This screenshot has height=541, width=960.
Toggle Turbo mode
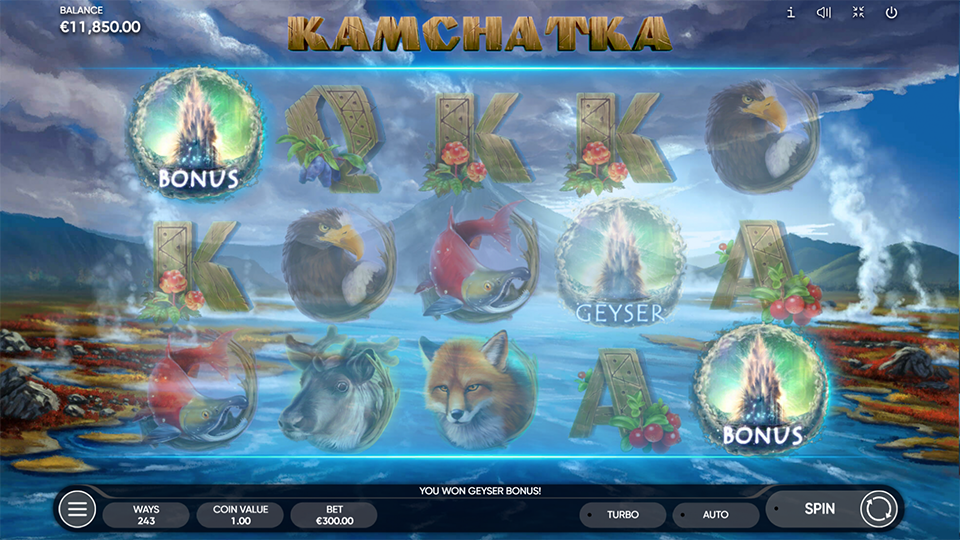tap(622, 515)
